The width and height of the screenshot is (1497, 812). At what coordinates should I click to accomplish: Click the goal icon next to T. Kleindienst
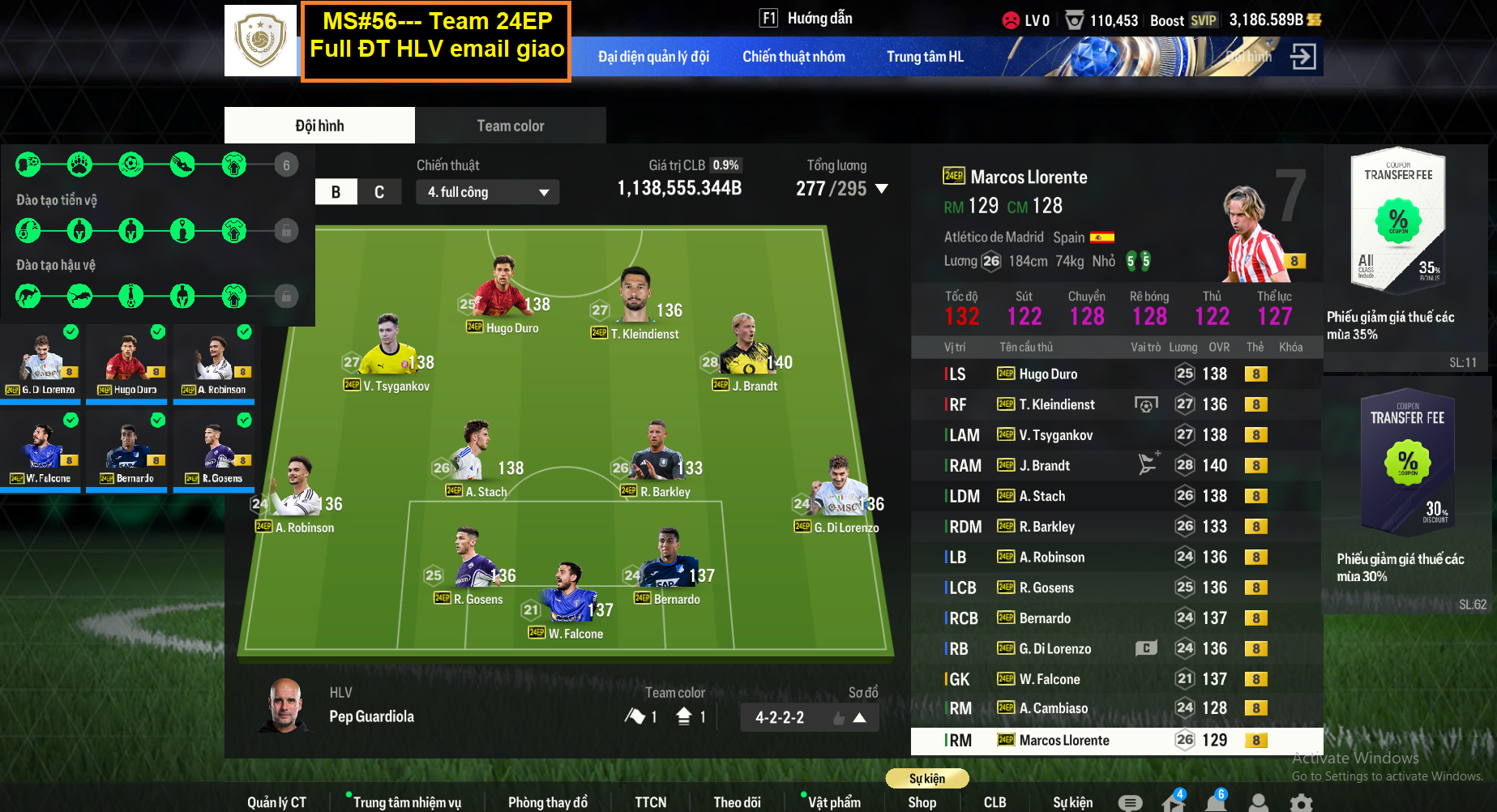(1148, 404)
